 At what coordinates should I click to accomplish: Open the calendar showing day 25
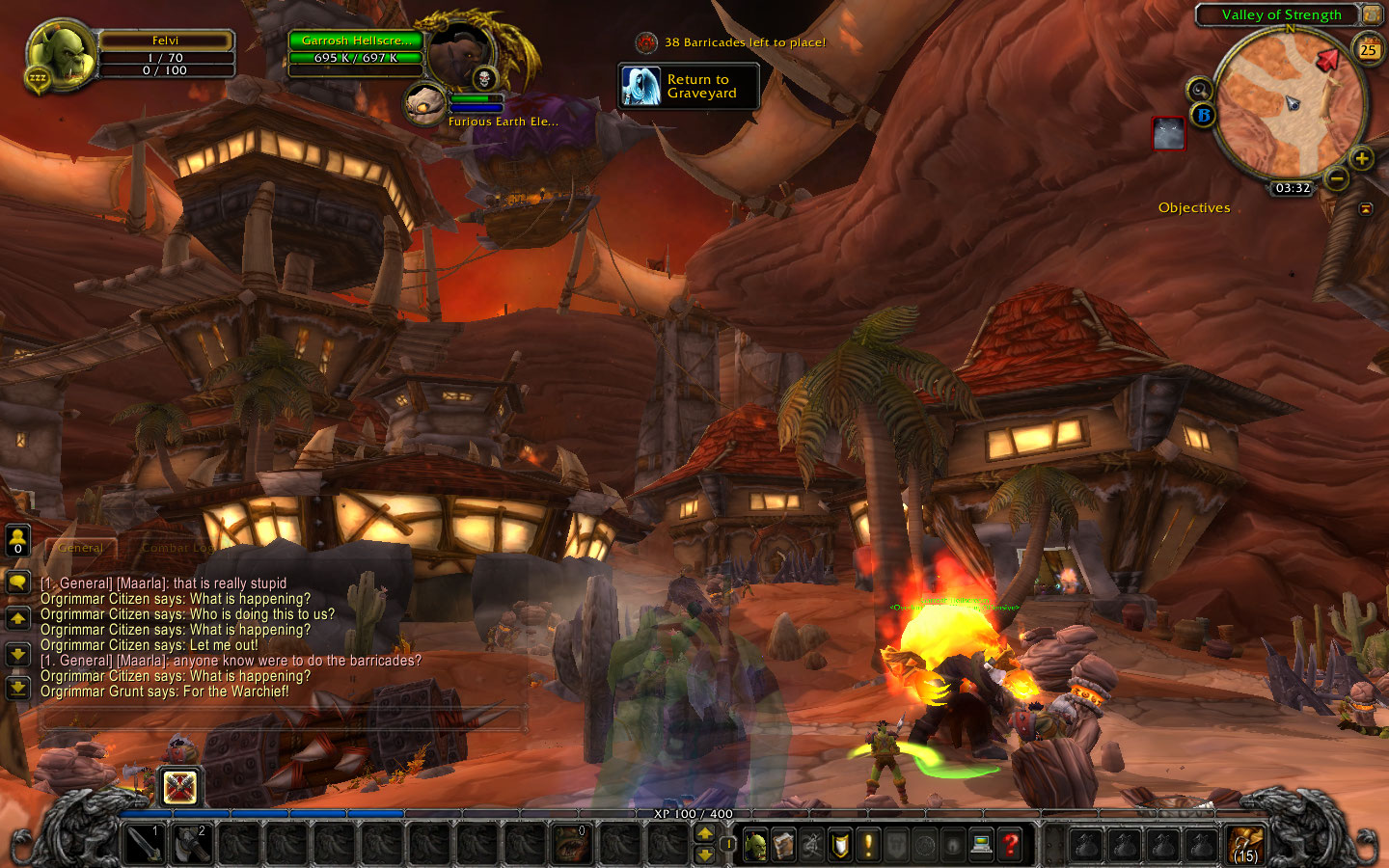click(1368, 49)
